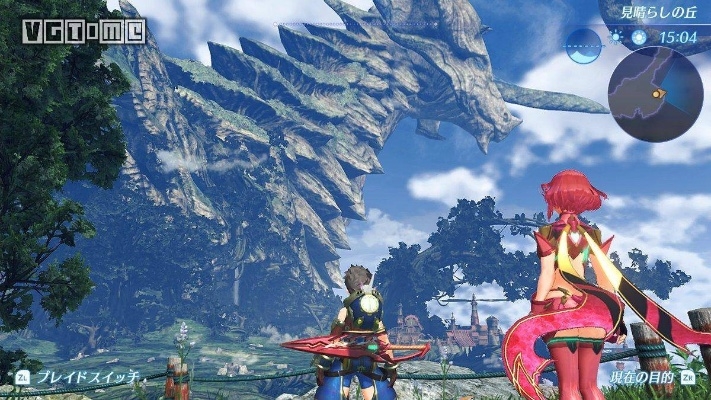Click the orange player marker on minimap
Viewport: 711px width, 400px height.
tap(657, 92)
